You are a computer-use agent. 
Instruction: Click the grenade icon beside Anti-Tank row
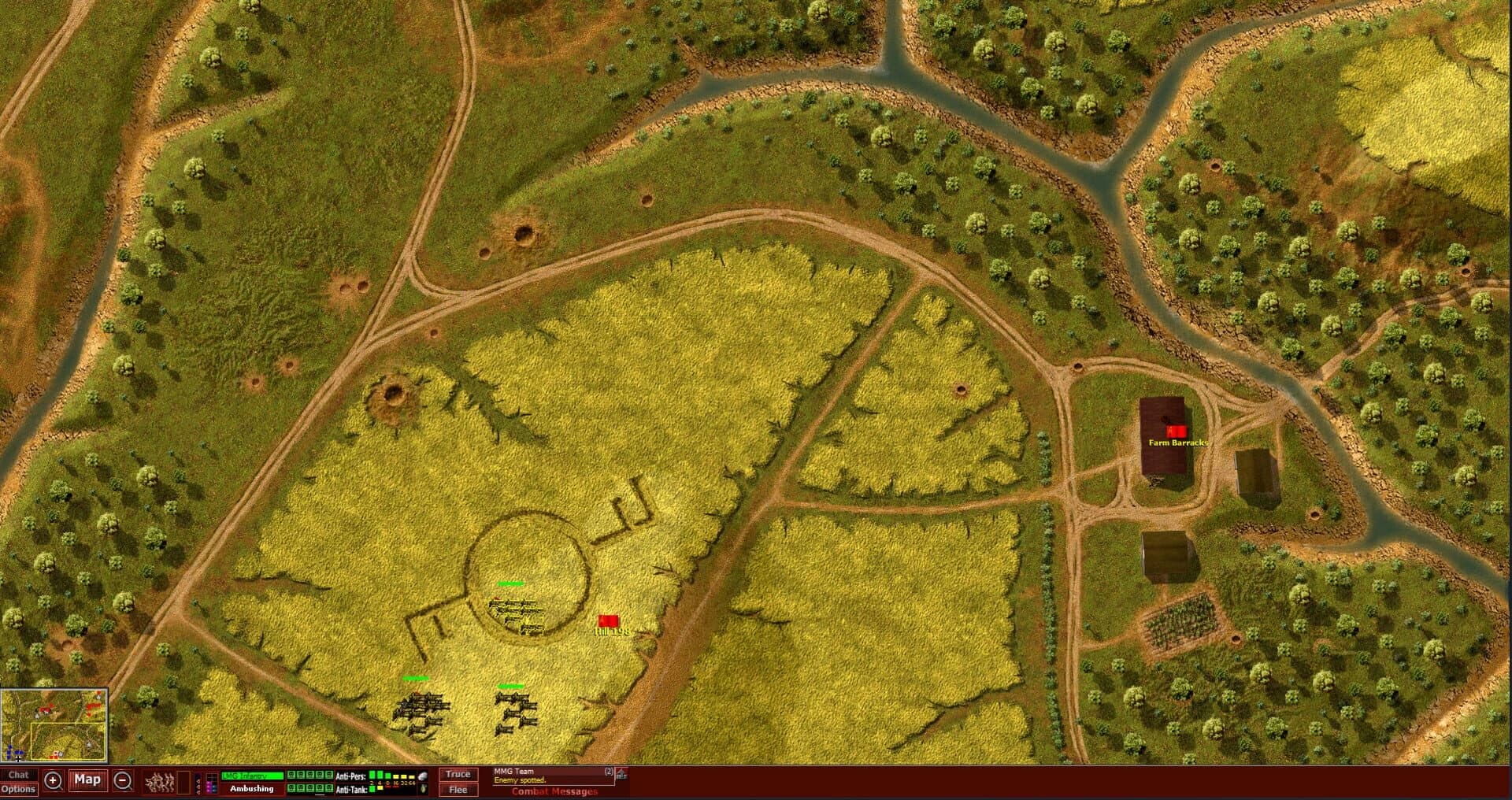pos(423,789)
